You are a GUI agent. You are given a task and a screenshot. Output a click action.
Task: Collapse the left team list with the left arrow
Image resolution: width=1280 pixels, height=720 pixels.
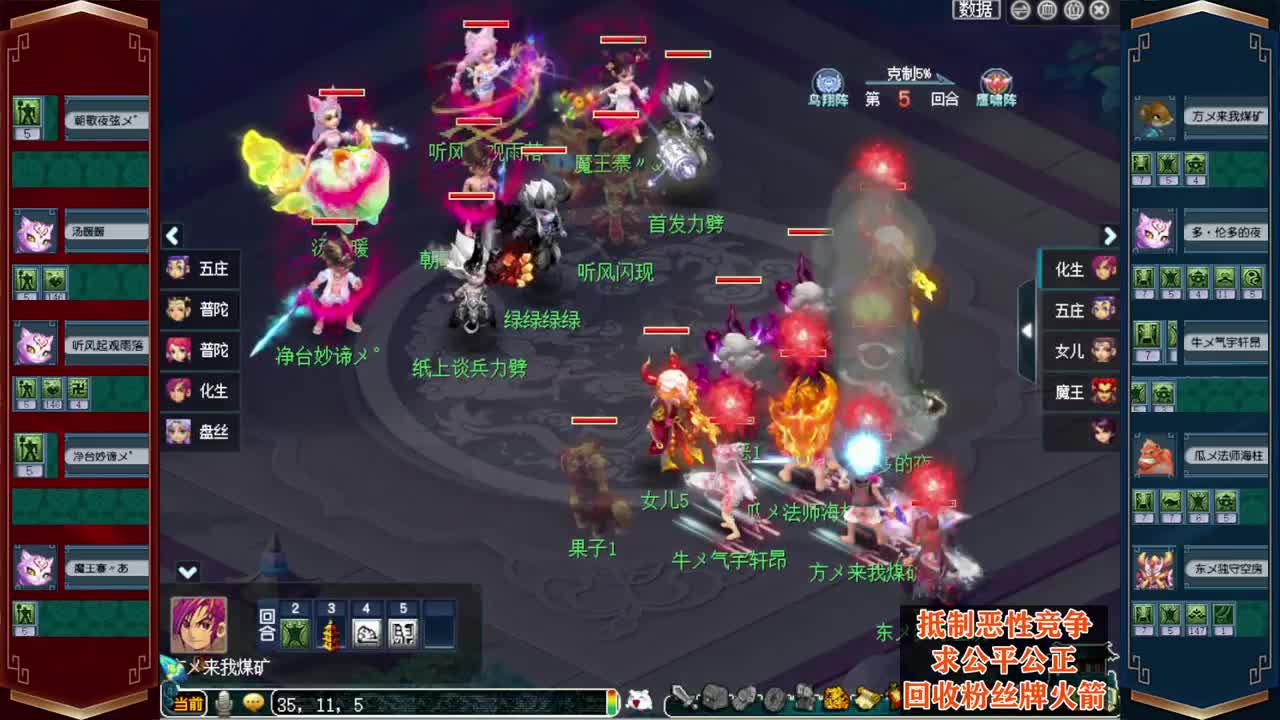pyautogui.click(x=171, y=236)
